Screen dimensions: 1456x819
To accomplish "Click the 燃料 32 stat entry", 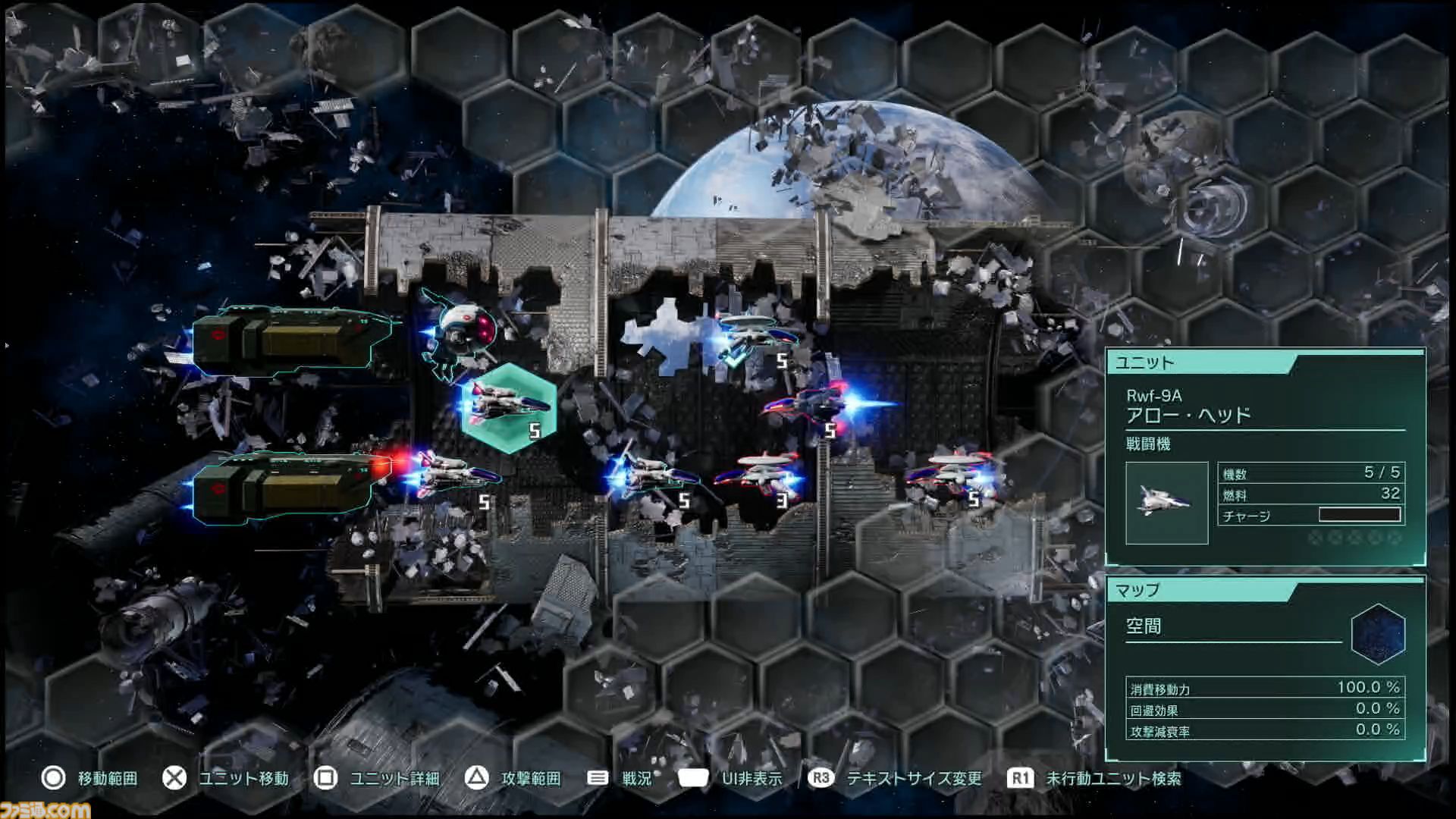I will click(x=1310, y=493).
